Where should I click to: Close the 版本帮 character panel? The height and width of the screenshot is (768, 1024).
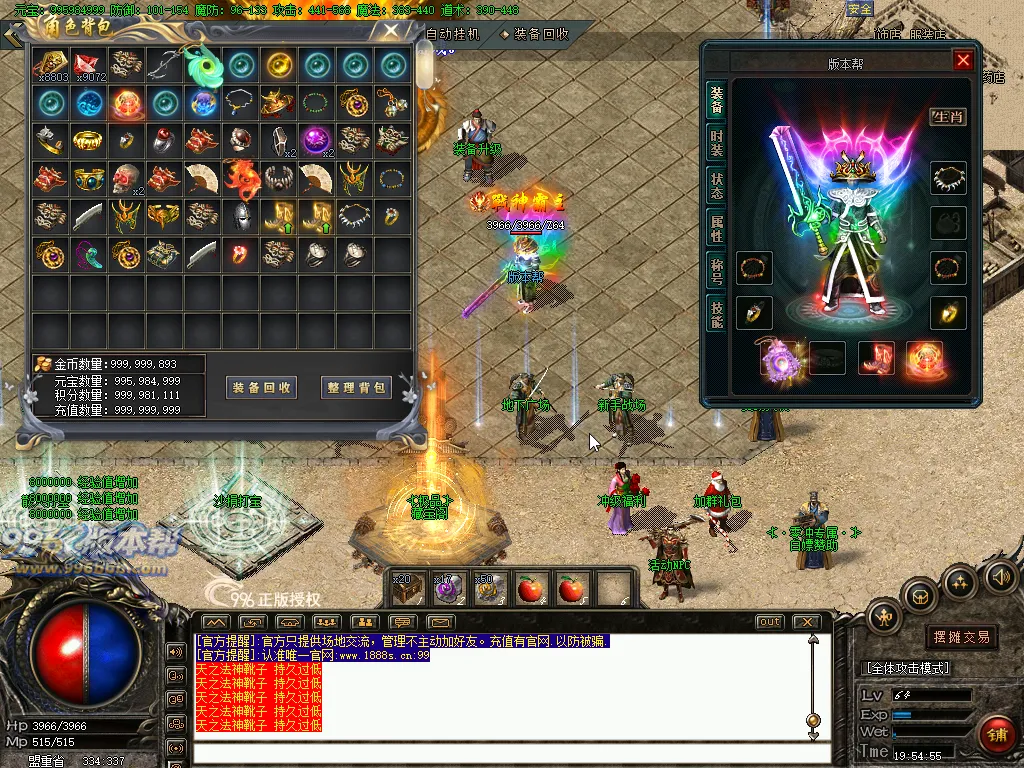tap(963, 61)
